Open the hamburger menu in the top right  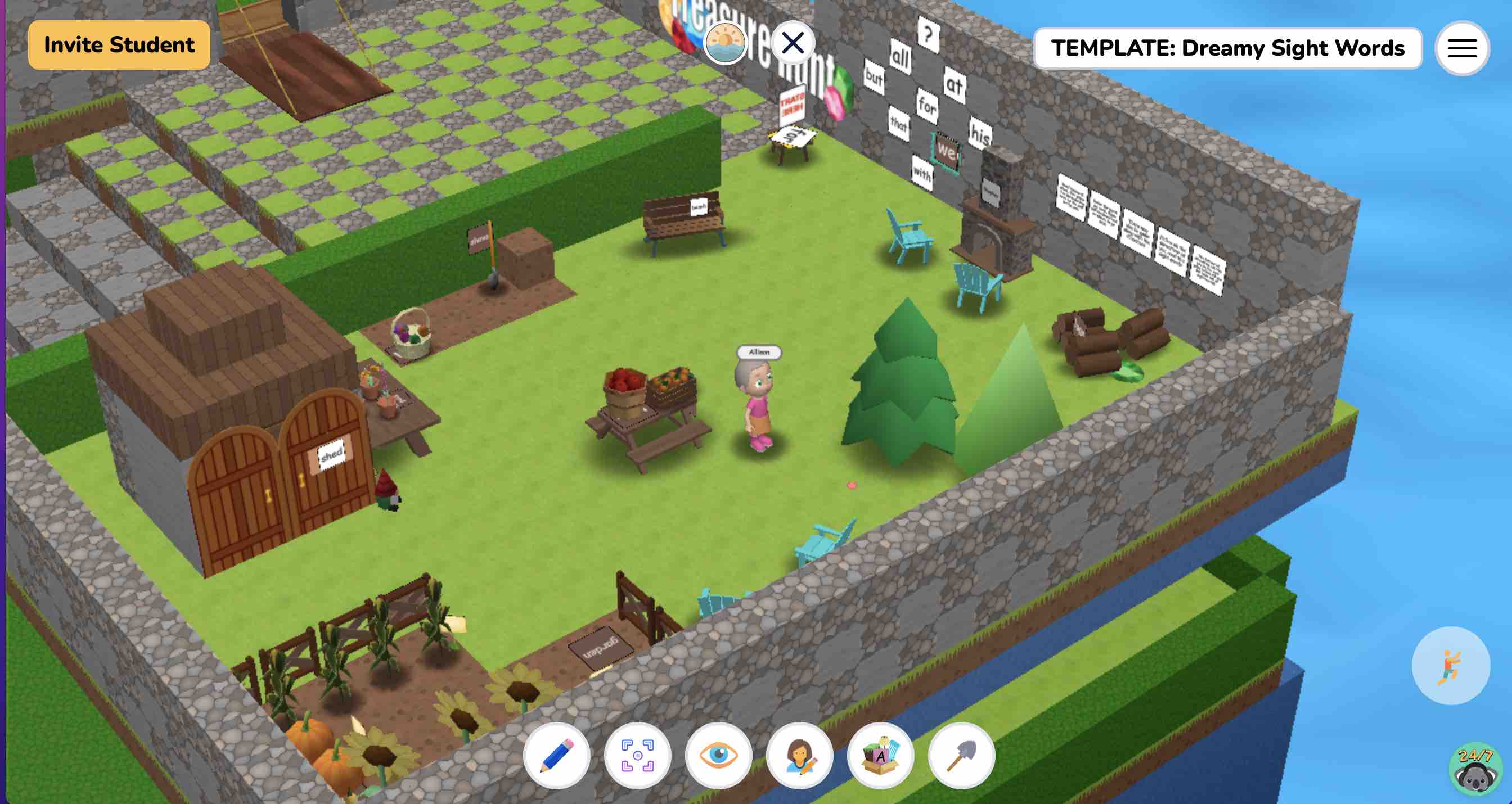1461,48
